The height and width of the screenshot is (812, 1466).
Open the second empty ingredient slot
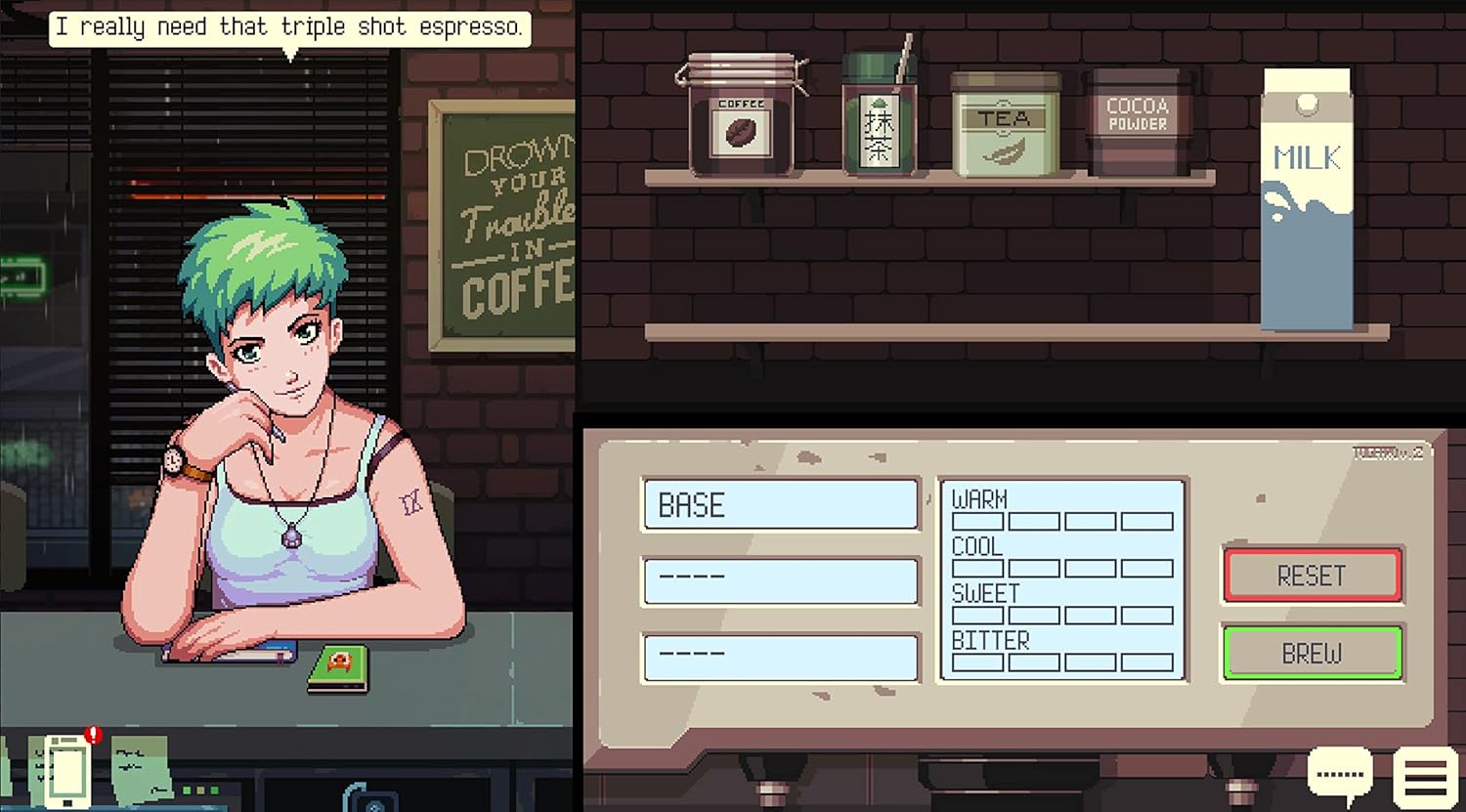click(x=780, y=581)
